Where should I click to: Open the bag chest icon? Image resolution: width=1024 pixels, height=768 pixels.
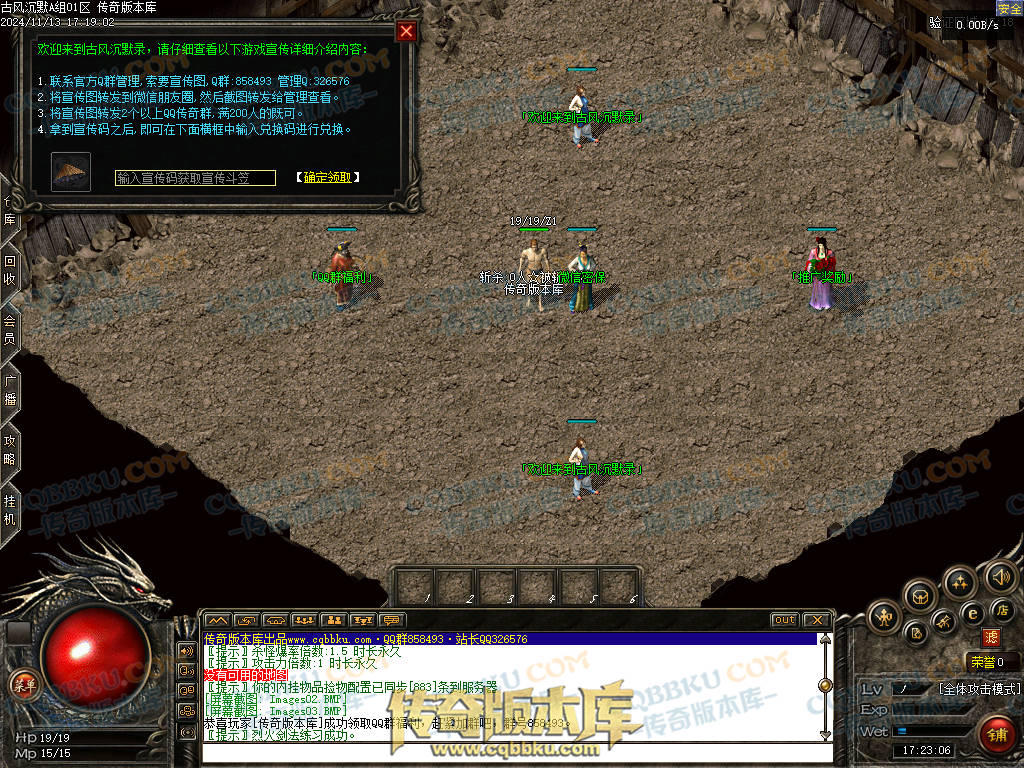pos(920,597)
